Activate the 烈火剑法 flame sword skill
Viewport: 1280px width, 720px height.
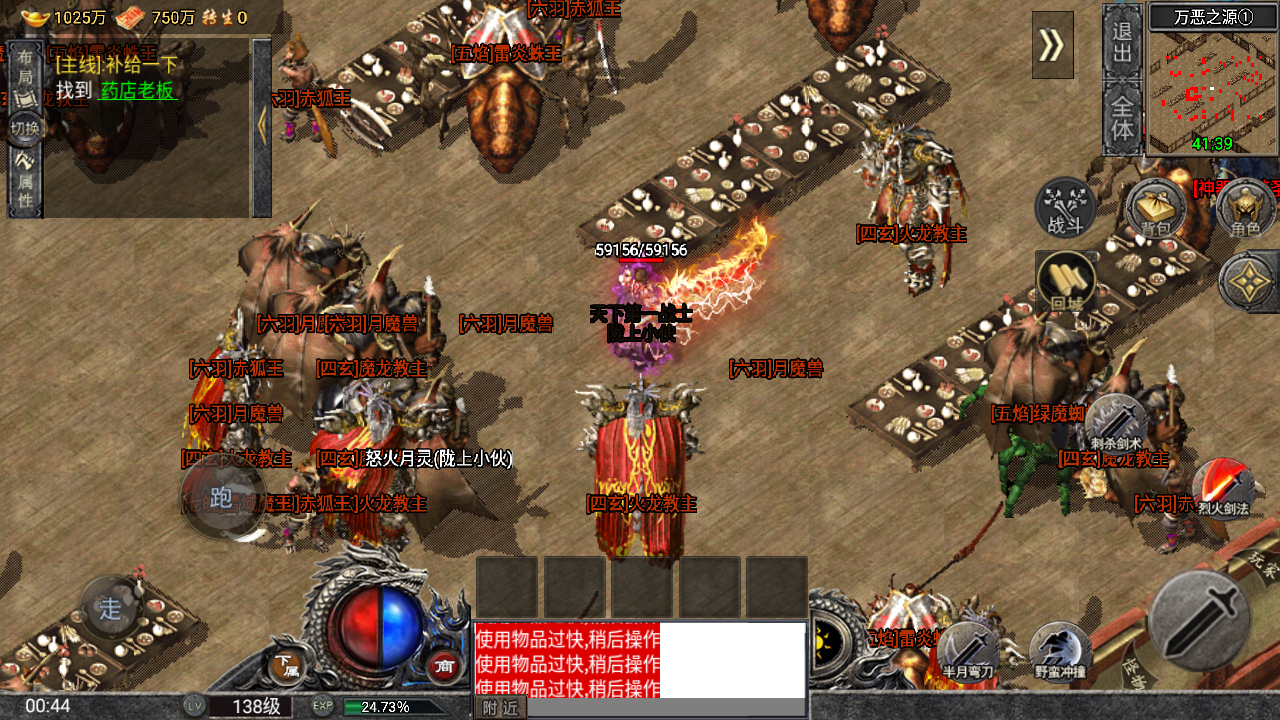click(x=1223, y=488)
